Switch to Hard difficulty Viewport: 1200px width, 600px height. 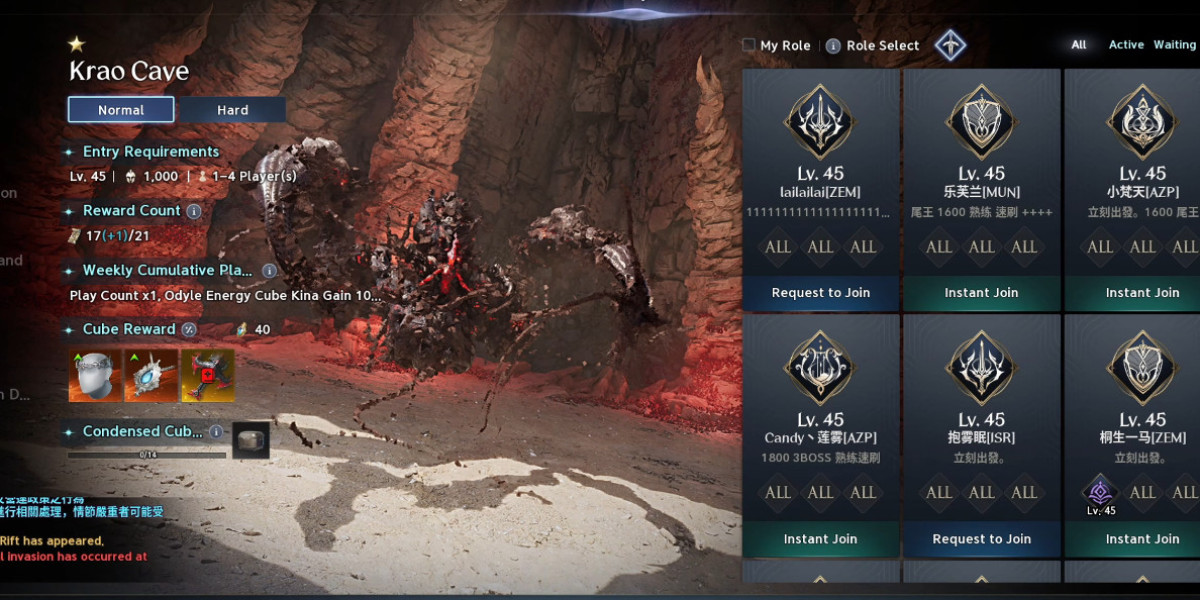(232, 110)
